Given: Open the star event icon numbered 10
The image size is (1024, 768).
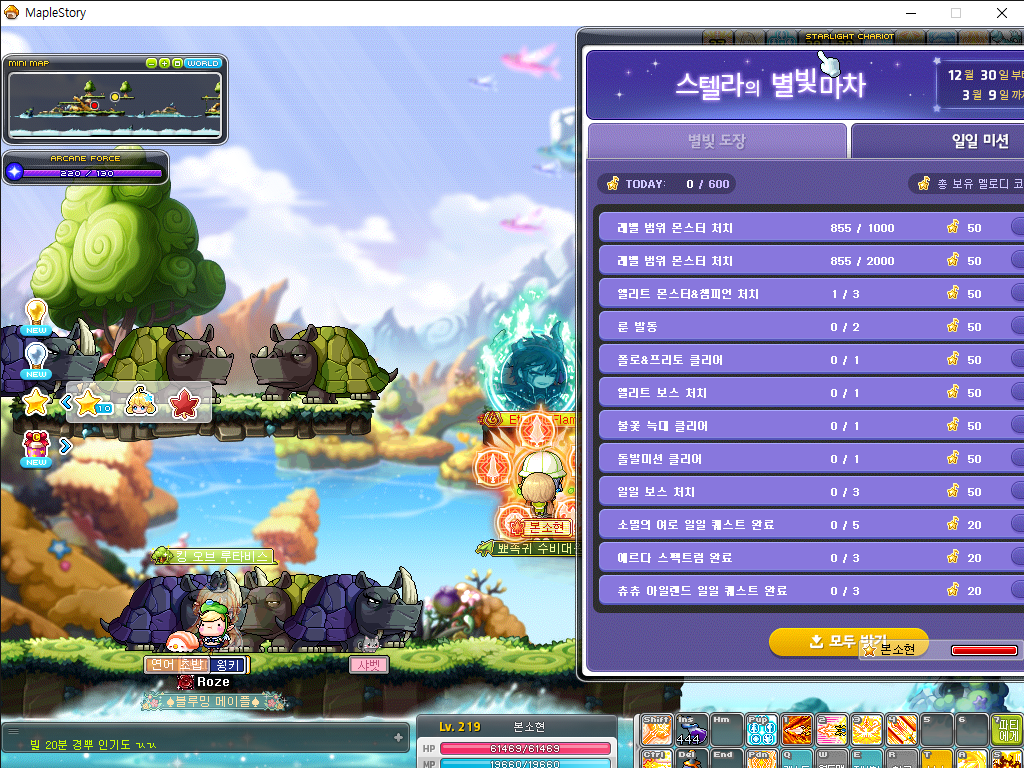Looking at the screenshot, I should pyautogui.click(x=88, y=402).
